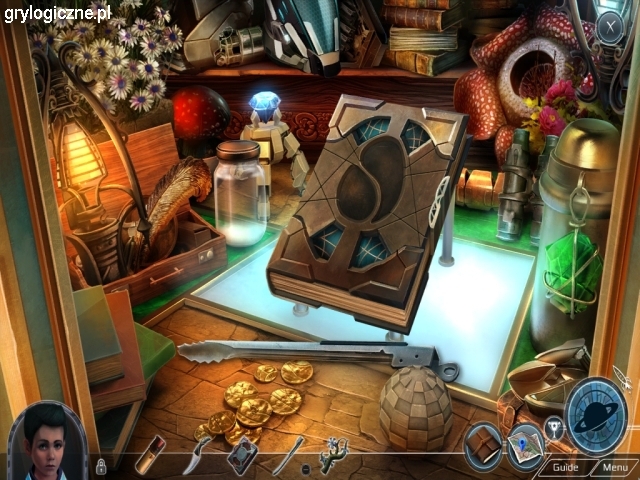Open the Guide

(x=565, y=467)
